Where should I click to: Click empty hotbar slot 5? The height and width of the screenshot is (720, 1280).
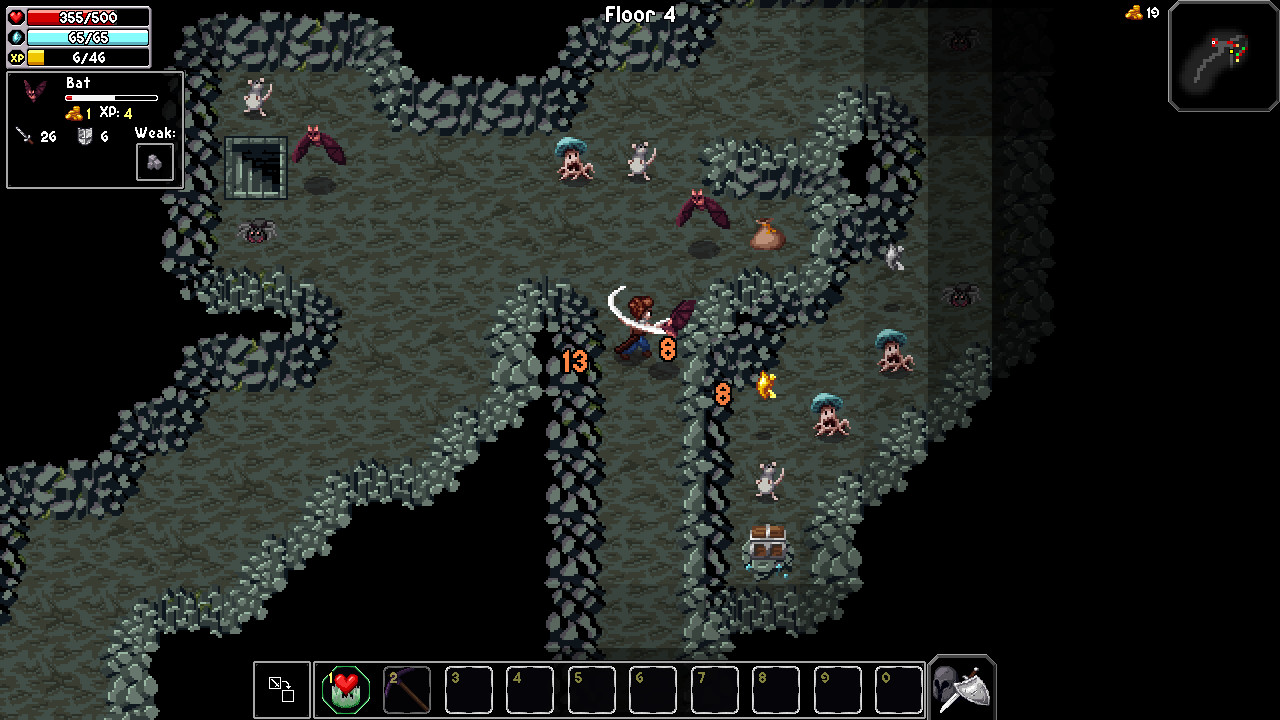point(591,689)
